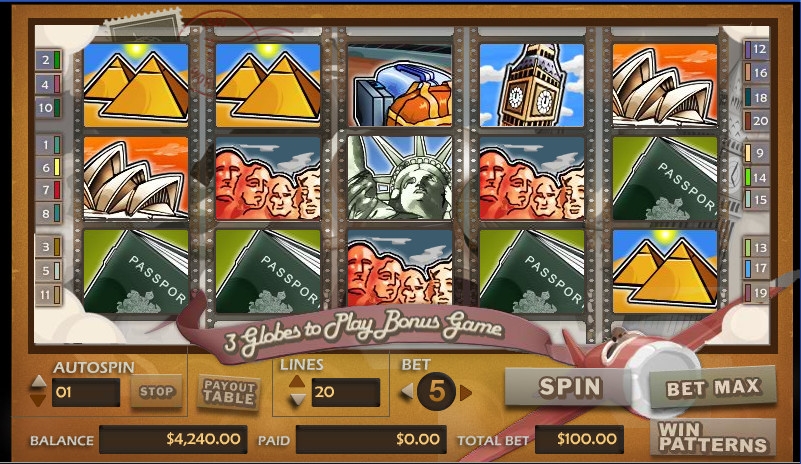Open the Win Patterns screen
801x464 pixels.
(712, 437)
